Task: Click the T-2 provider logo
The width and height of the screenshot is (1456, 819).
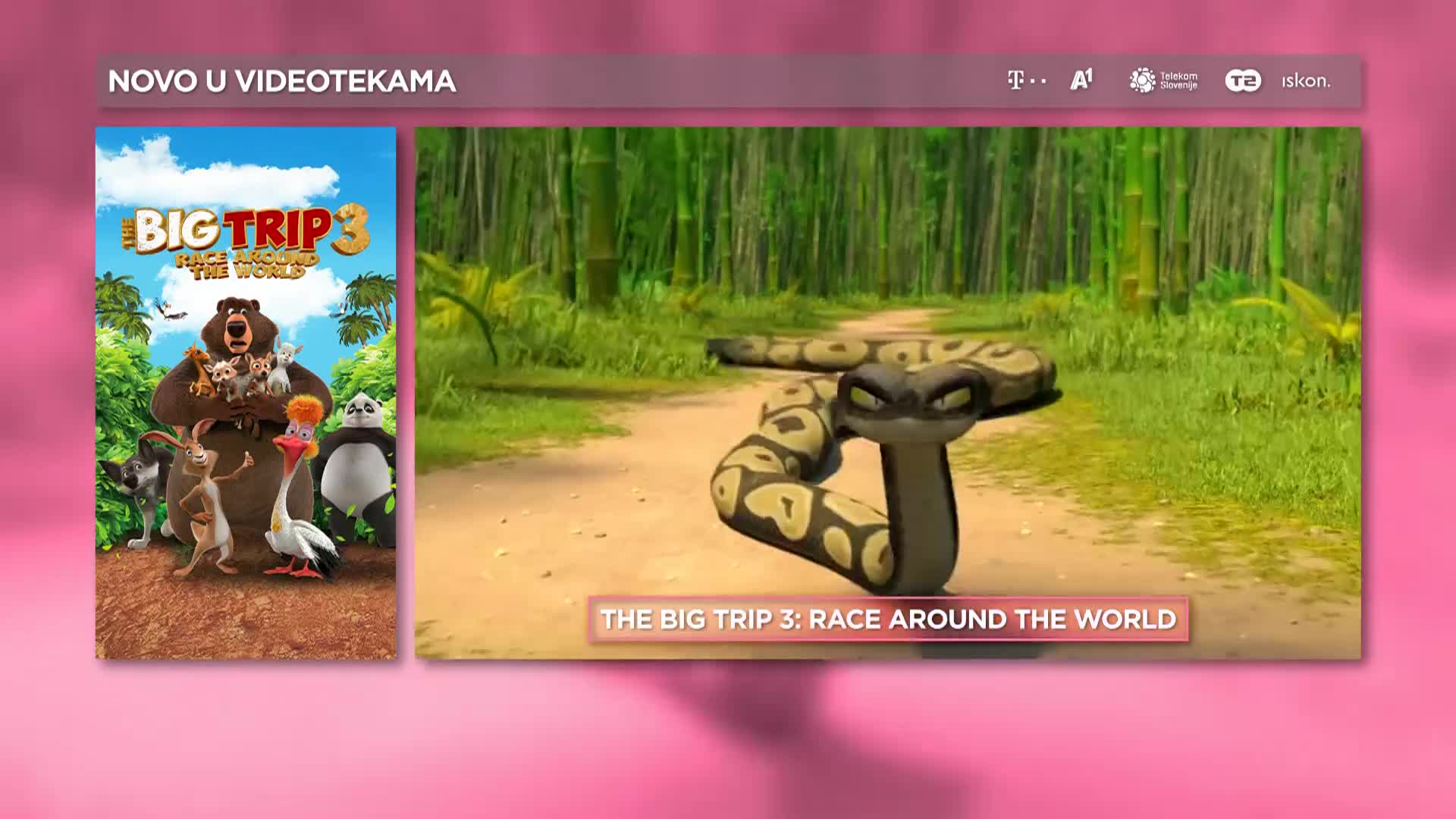Action: click(1243, 80)
